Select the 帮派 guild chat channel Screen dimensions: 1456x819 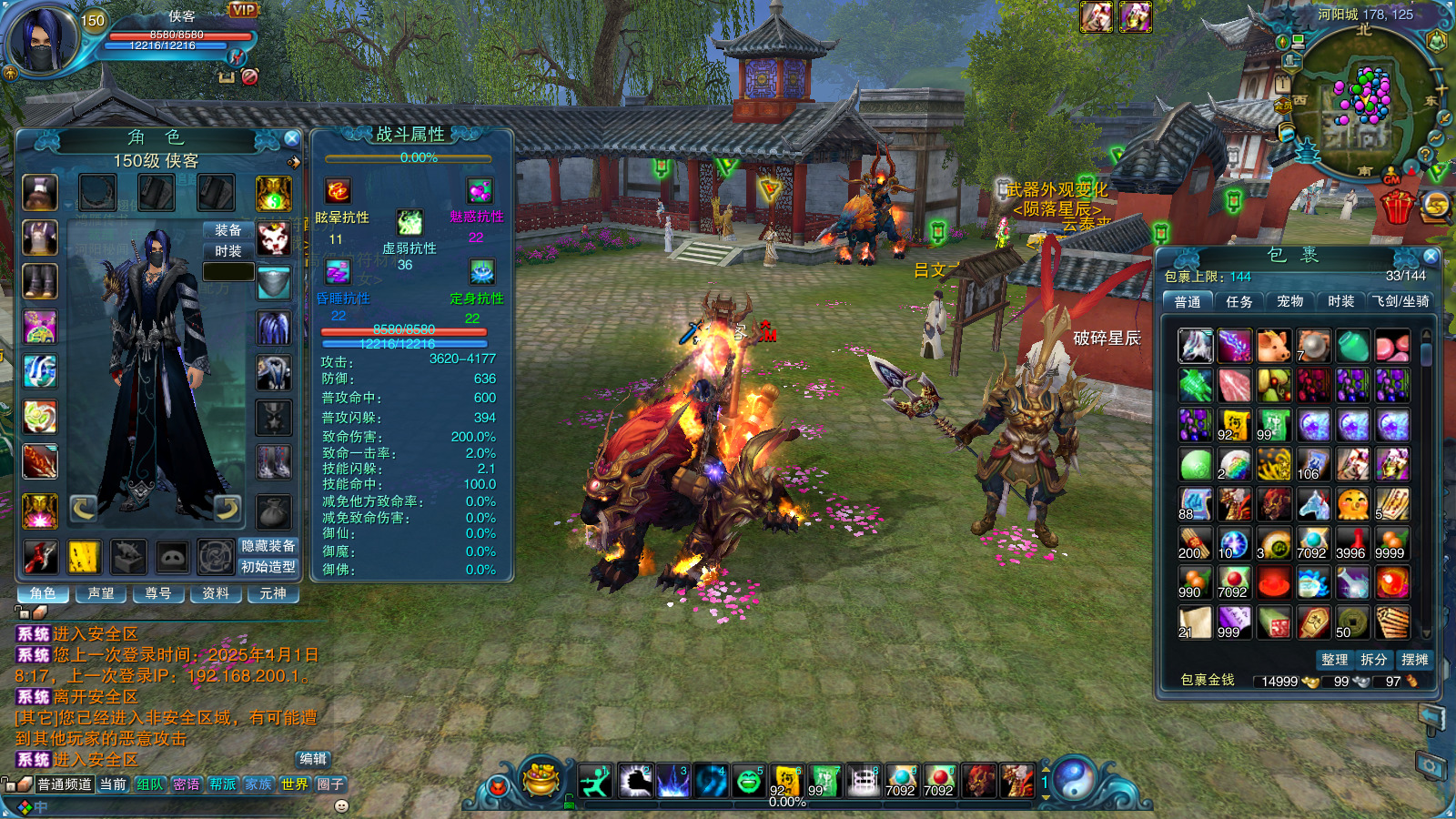(x=222, y=784)
